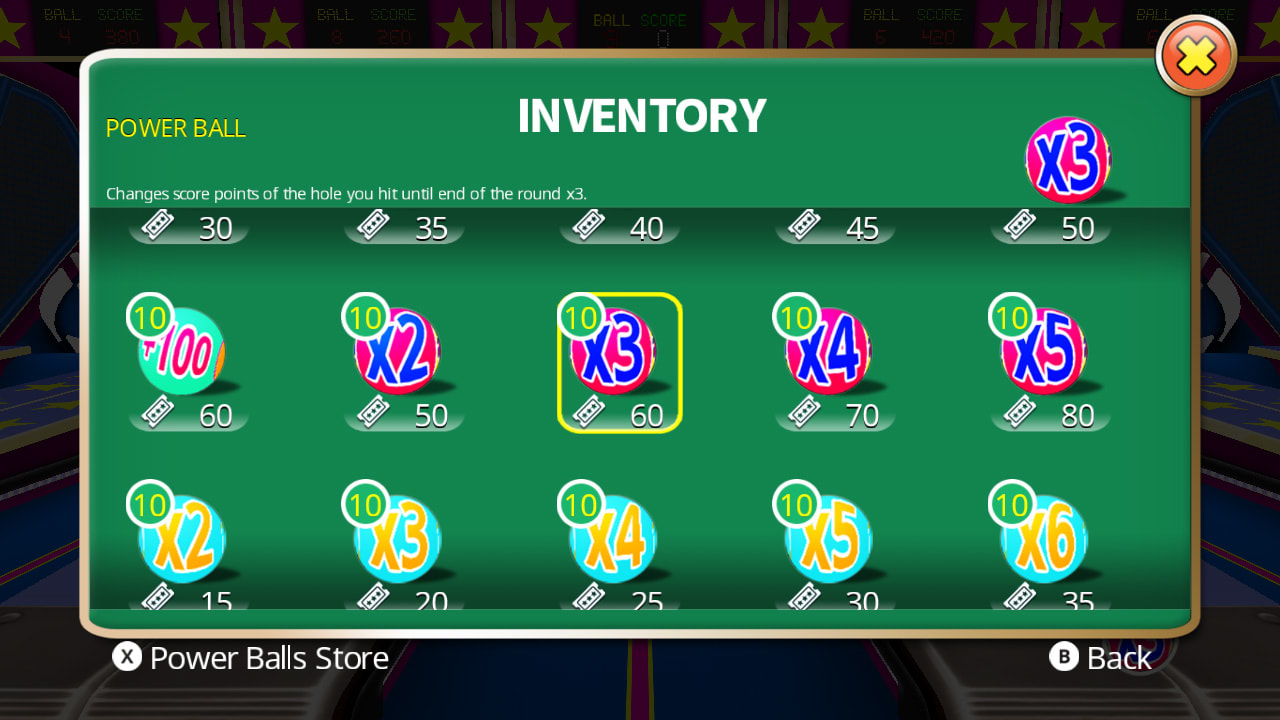Image resolution: width=1280 pixels, height=720 pixels.
Task: Click the POWER BALL heading label
Action: tap(175, 128)
